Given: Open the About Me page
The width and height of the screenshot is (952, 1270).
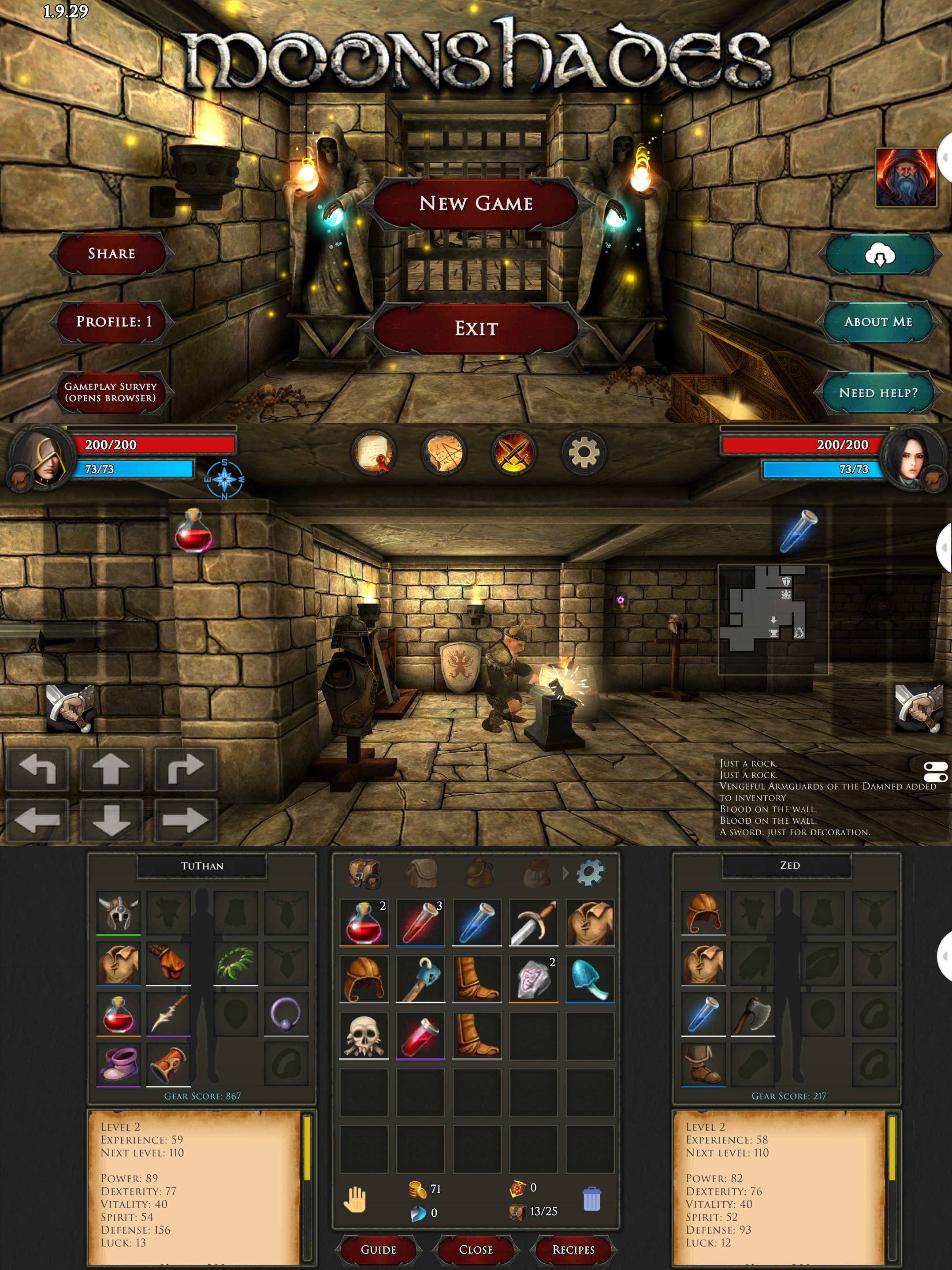Looking at the screenshot, I should 878,321.
